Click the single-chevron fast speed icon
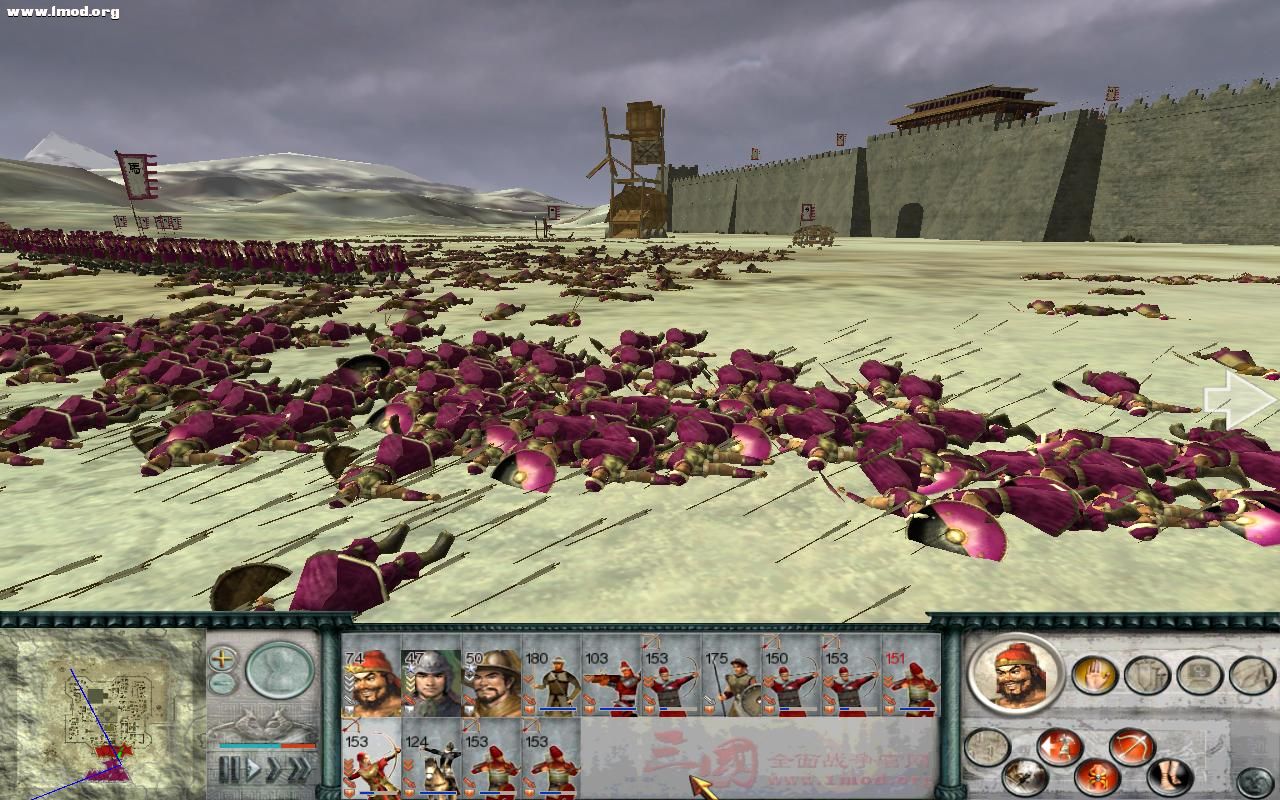 pyautogui.click(x=273, y=768)
